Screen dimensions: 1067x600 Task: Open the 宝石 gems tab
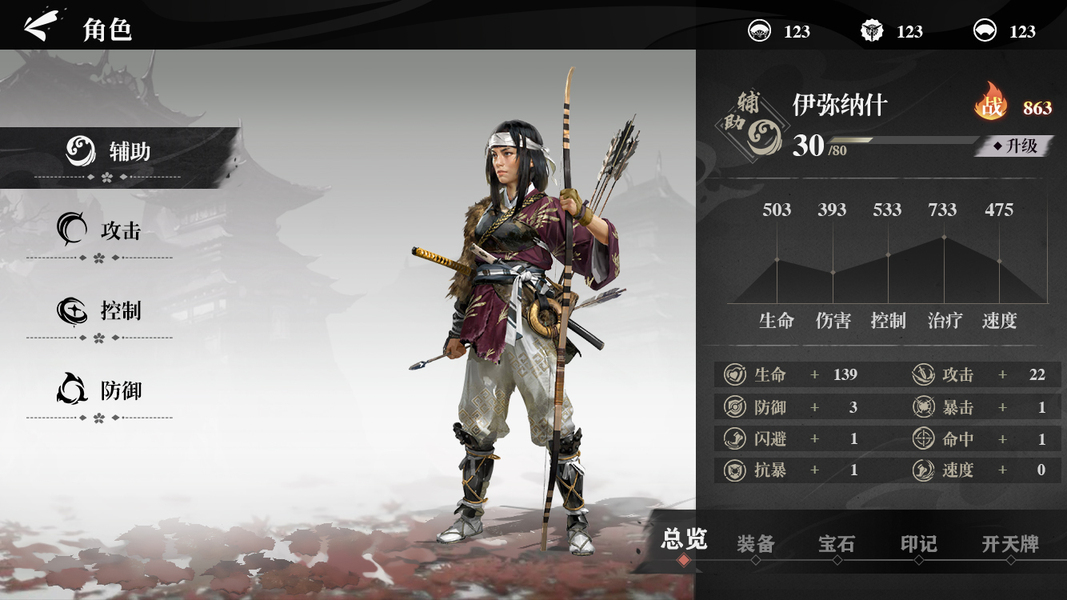pos(837,544)
